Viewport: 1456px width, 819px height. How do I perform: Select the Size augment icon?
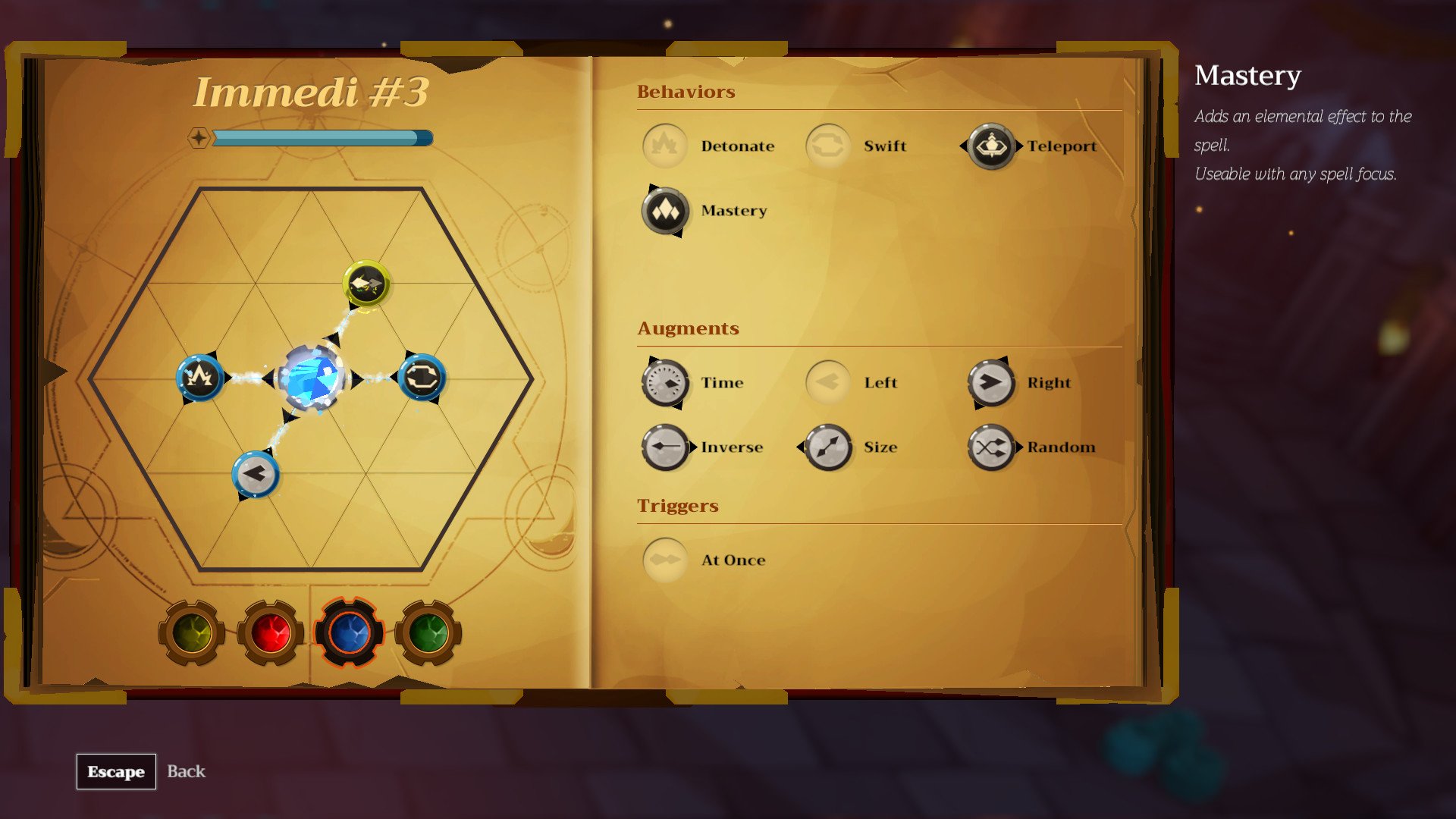point(828,447)
